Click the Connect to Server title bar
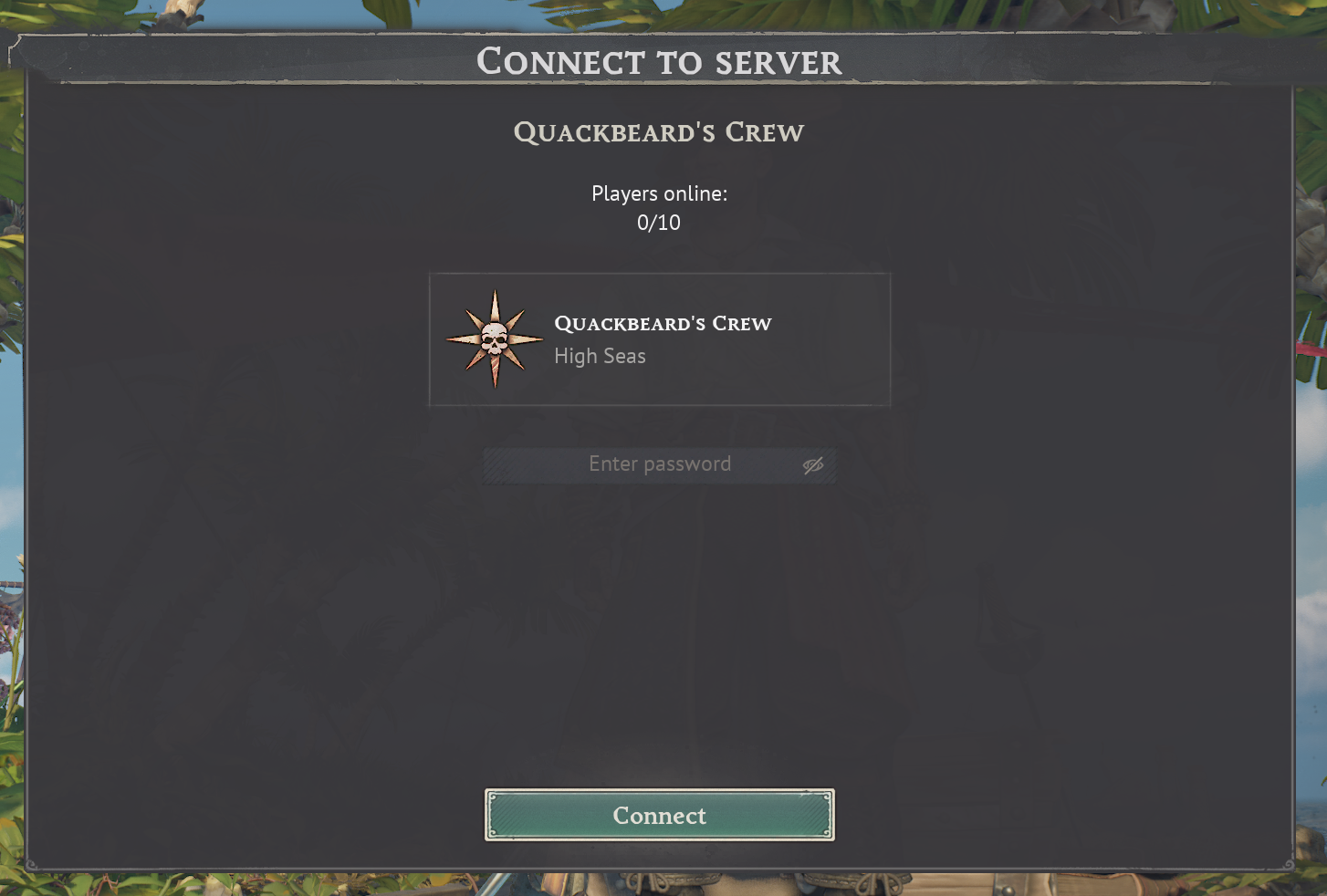This screenshot has width=1327, height=896. click(x=661, y=61)
